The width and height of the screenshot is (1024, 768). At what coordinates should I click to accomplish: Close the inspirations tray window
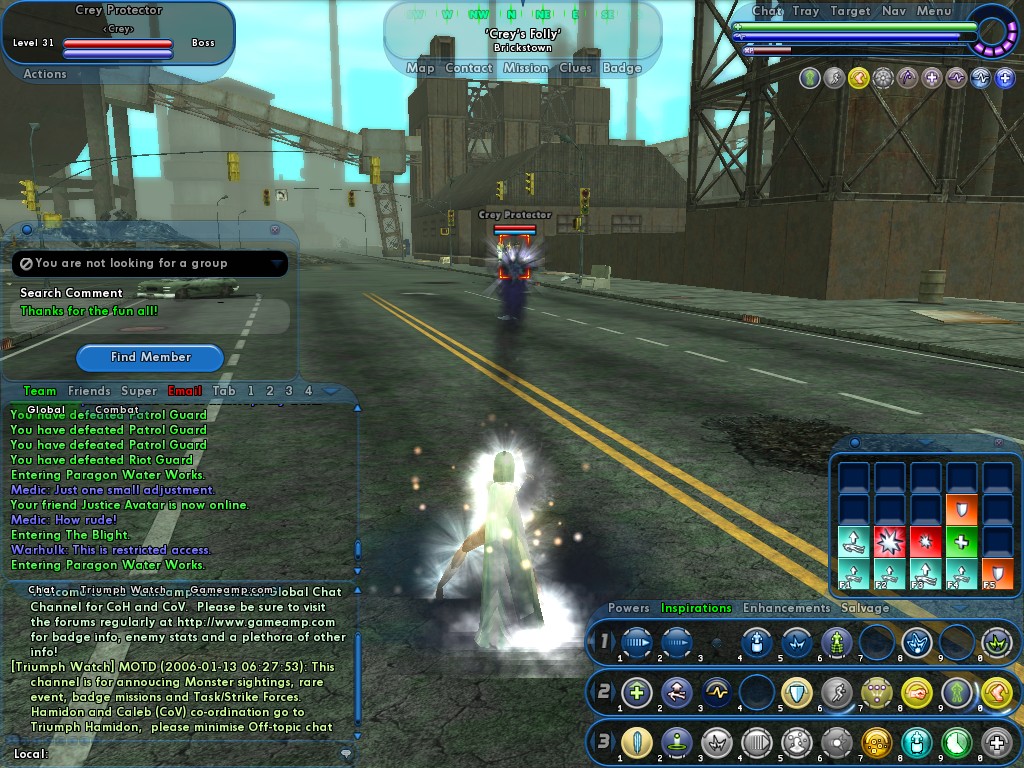998,442
